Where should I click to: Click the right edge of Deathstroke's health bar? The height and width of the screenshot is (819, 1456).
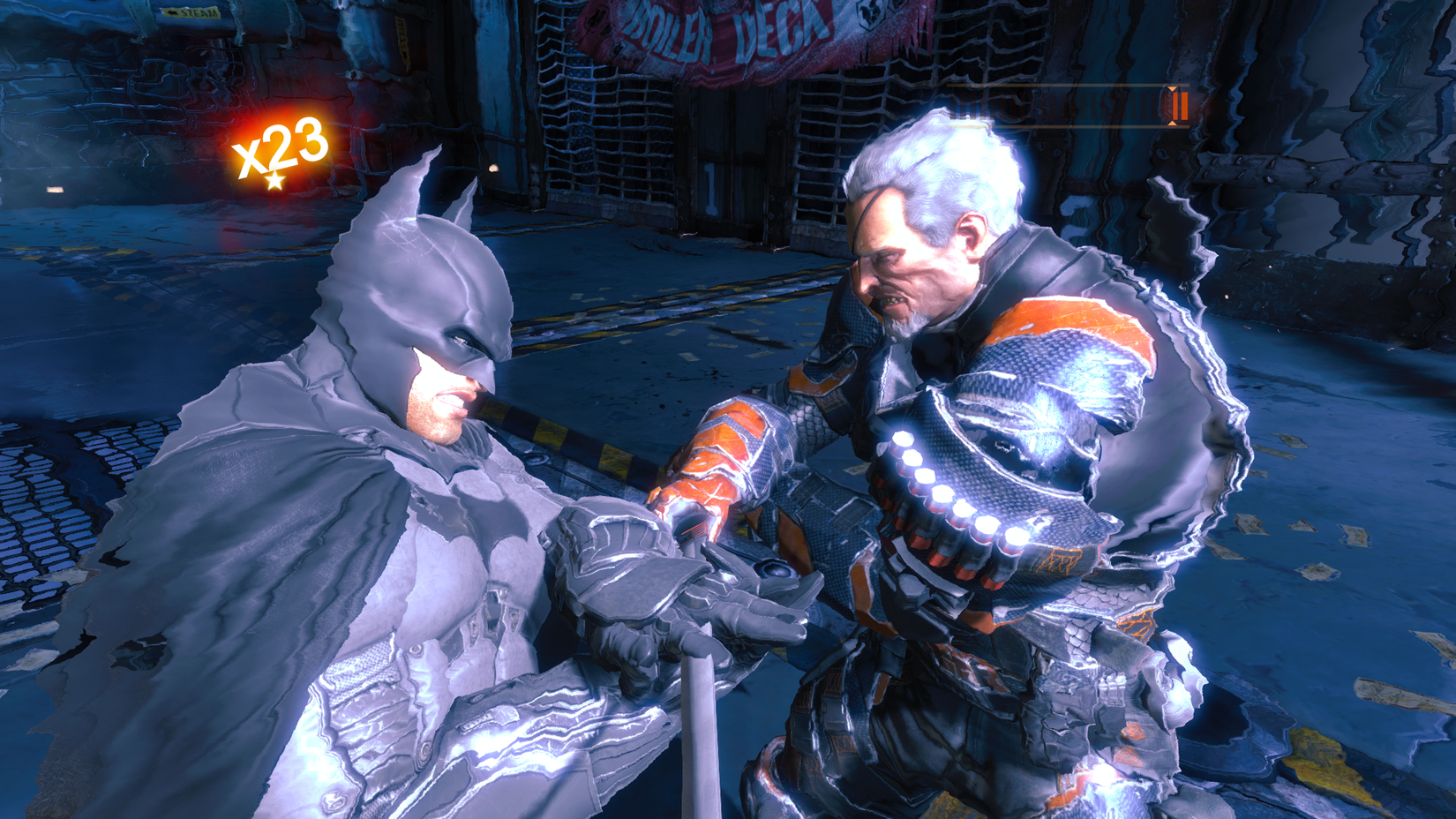pos(1190,106)
